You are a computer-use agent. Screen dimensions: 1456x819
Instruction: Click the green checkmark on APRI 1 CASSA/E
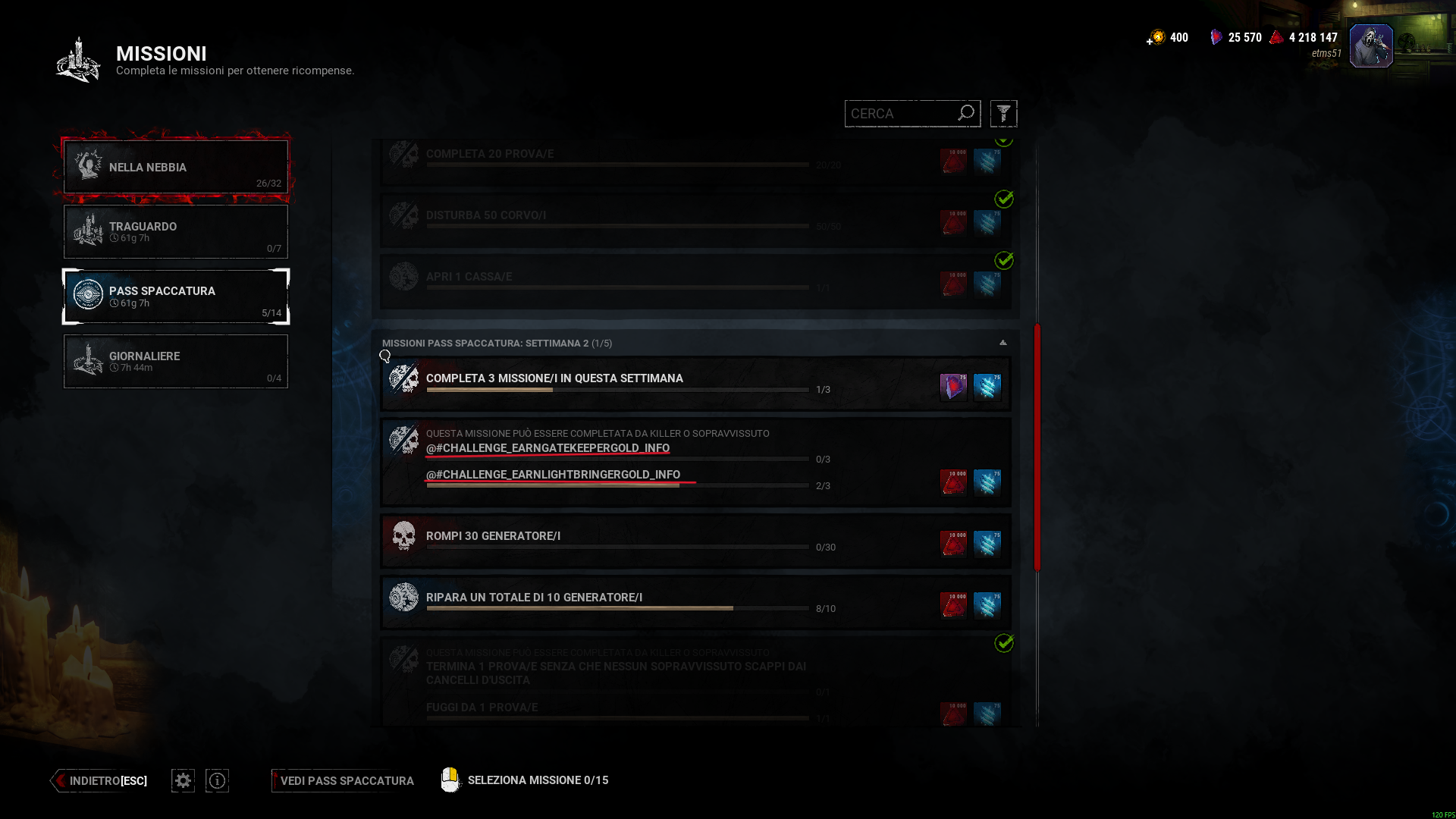click(x=1005, y=261)
